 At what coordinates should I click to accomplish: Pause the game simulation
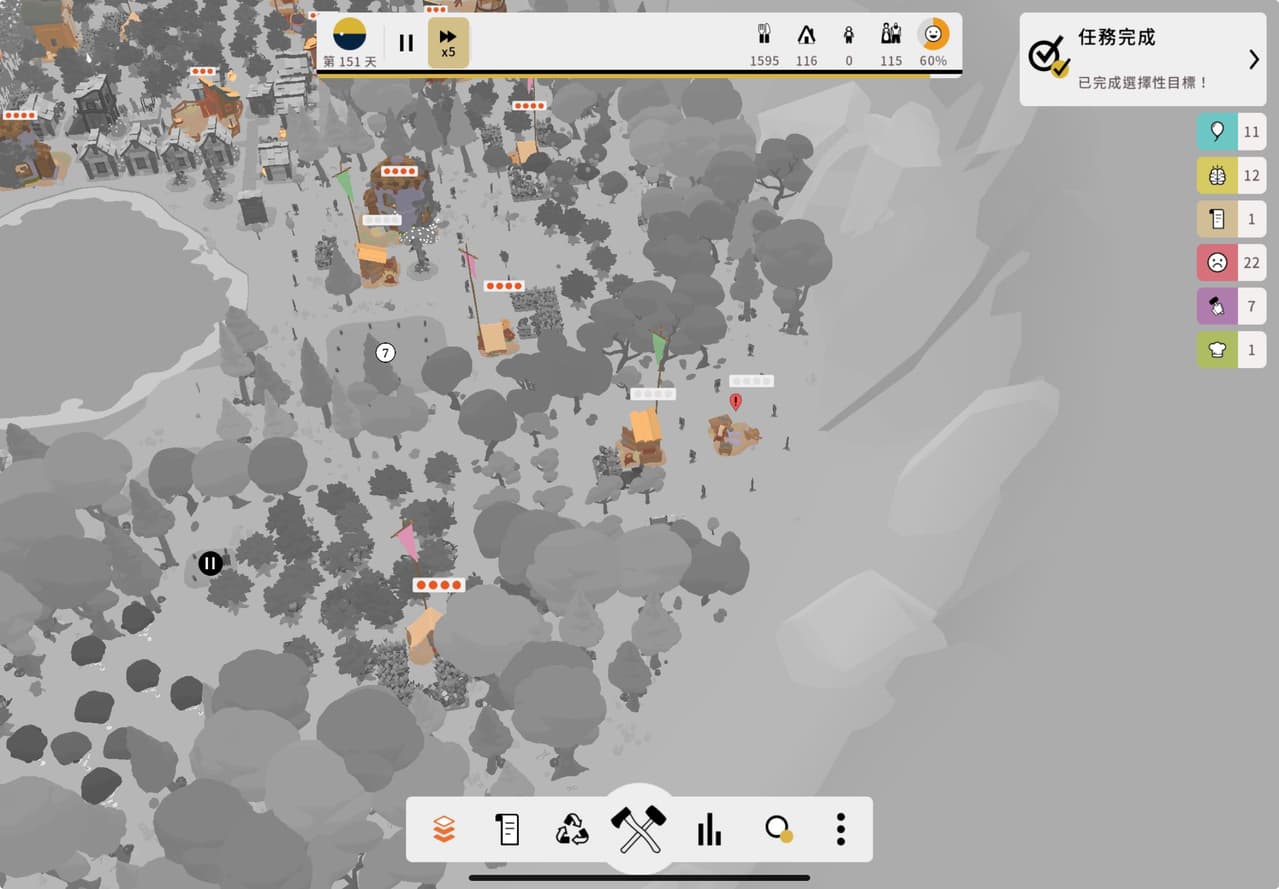(x=406, y=43)
